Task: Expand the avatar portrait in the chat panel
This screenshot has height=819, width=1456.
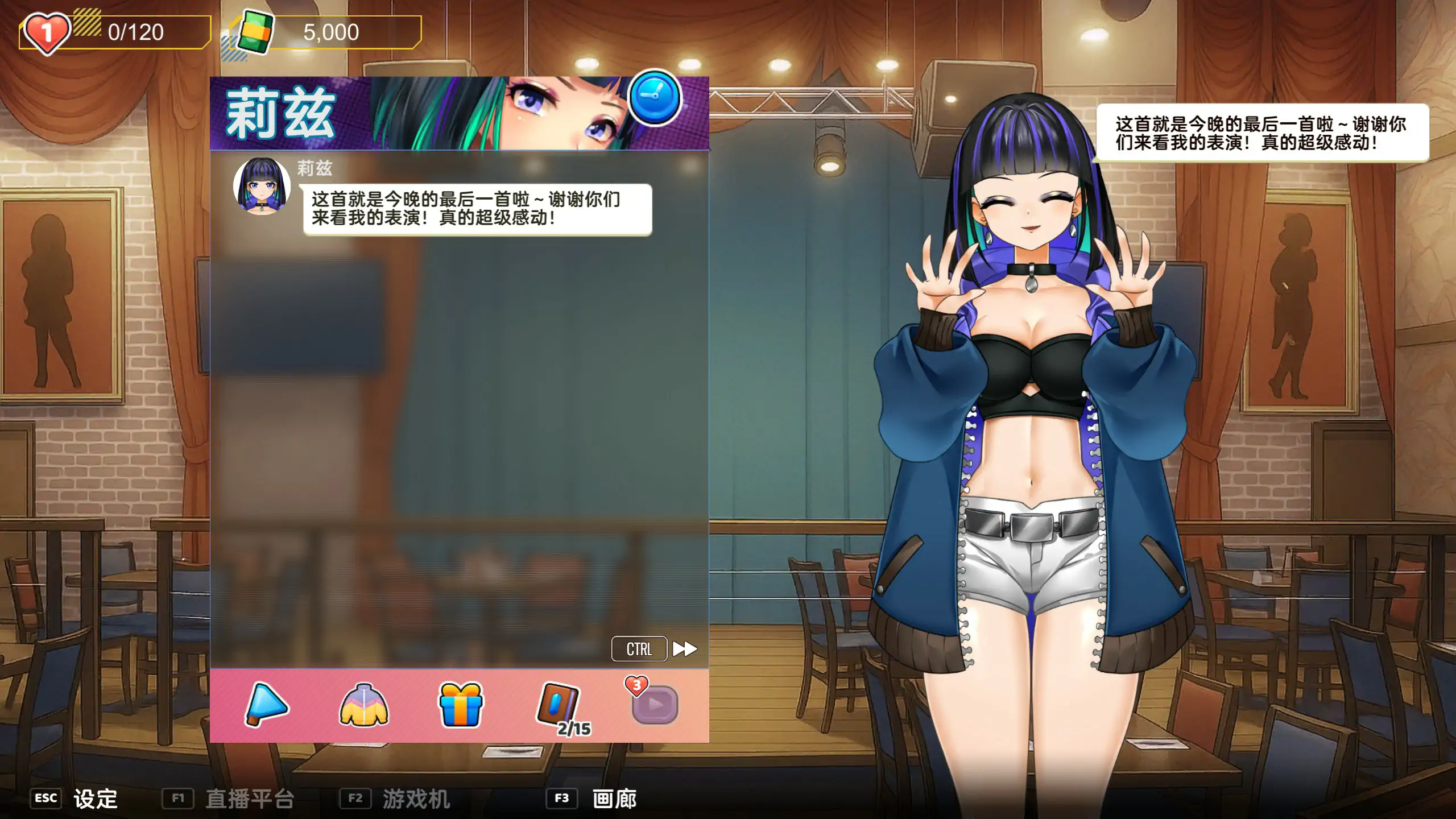Action: tap(262, 192)
